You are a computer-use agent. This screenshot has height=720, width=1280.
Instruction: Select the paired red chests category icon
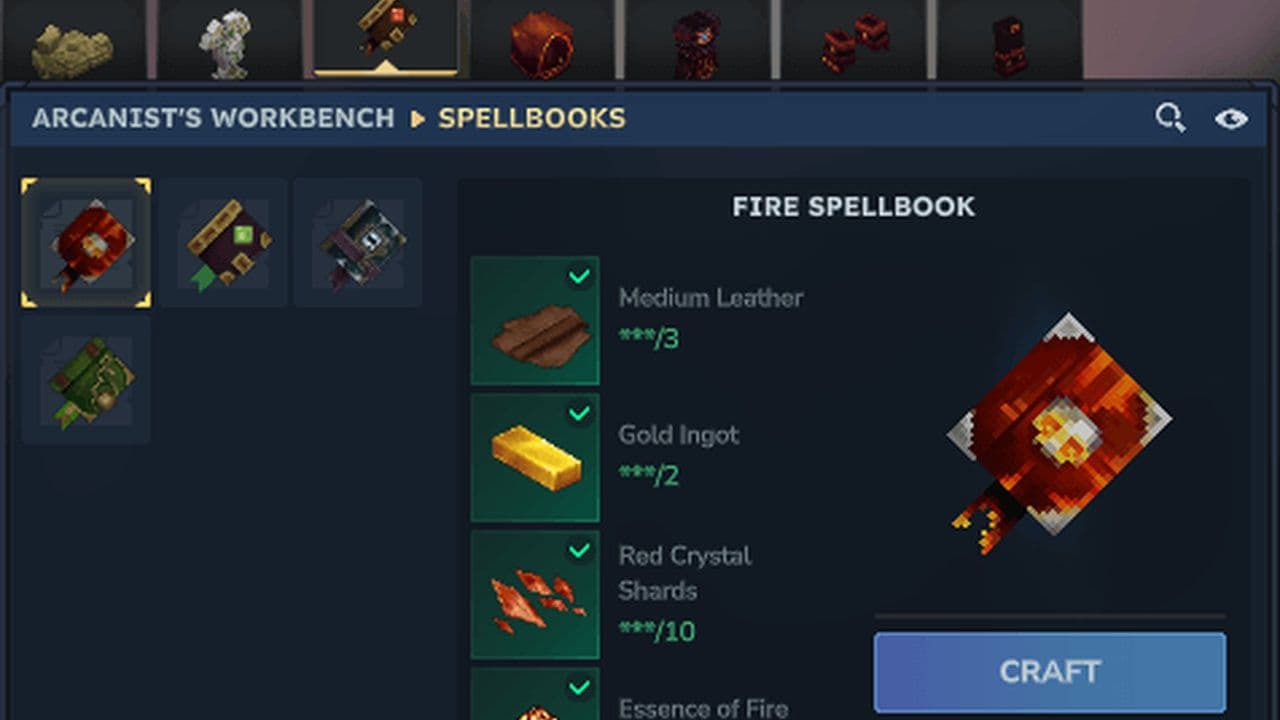(x=853, y=40)
